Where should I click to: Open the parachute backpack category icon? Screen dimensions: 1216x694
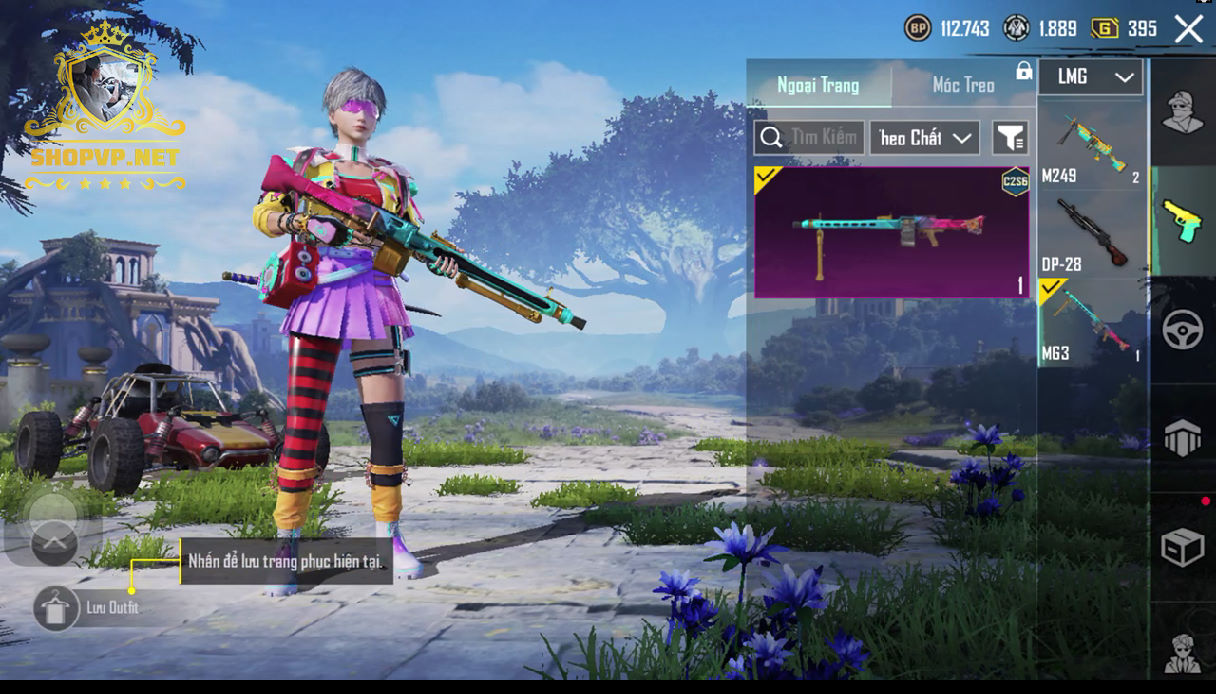point(1182,438)
